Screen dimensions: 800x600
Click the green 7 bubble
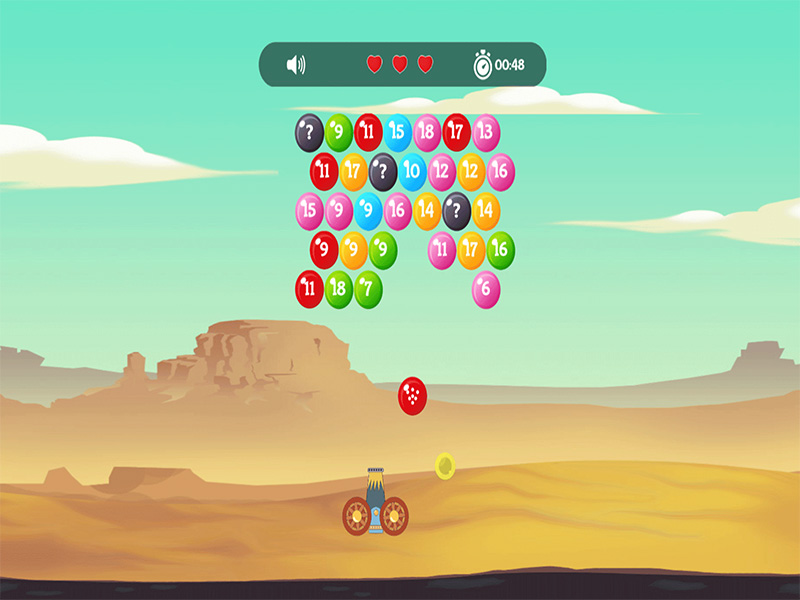368,290
